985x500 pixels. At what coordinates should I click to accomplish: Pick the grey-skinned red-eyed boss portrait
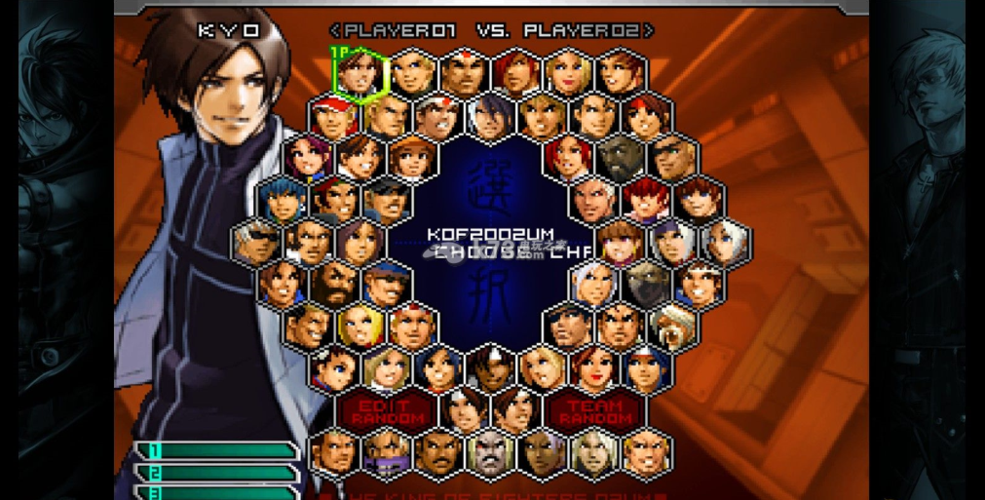pyautogui.click(x=490, y=453)
